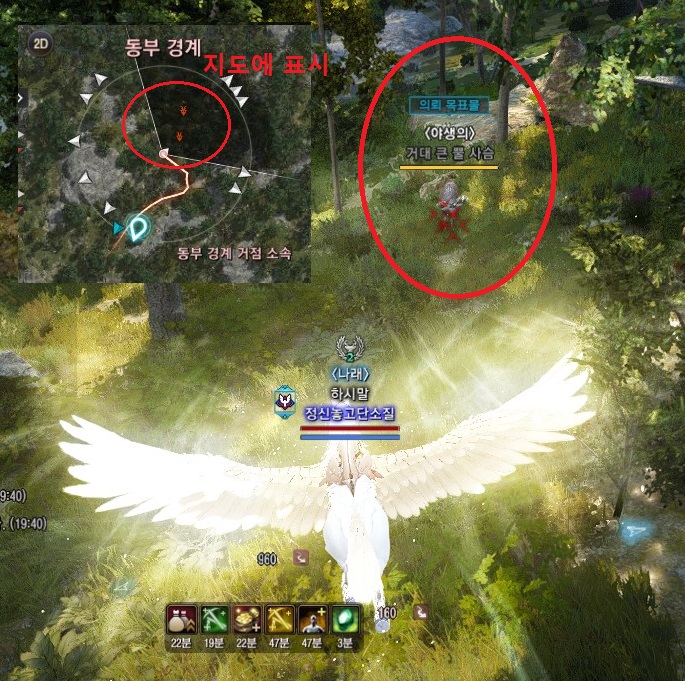Toggle the 2D map view button

[x=41, y=43]
